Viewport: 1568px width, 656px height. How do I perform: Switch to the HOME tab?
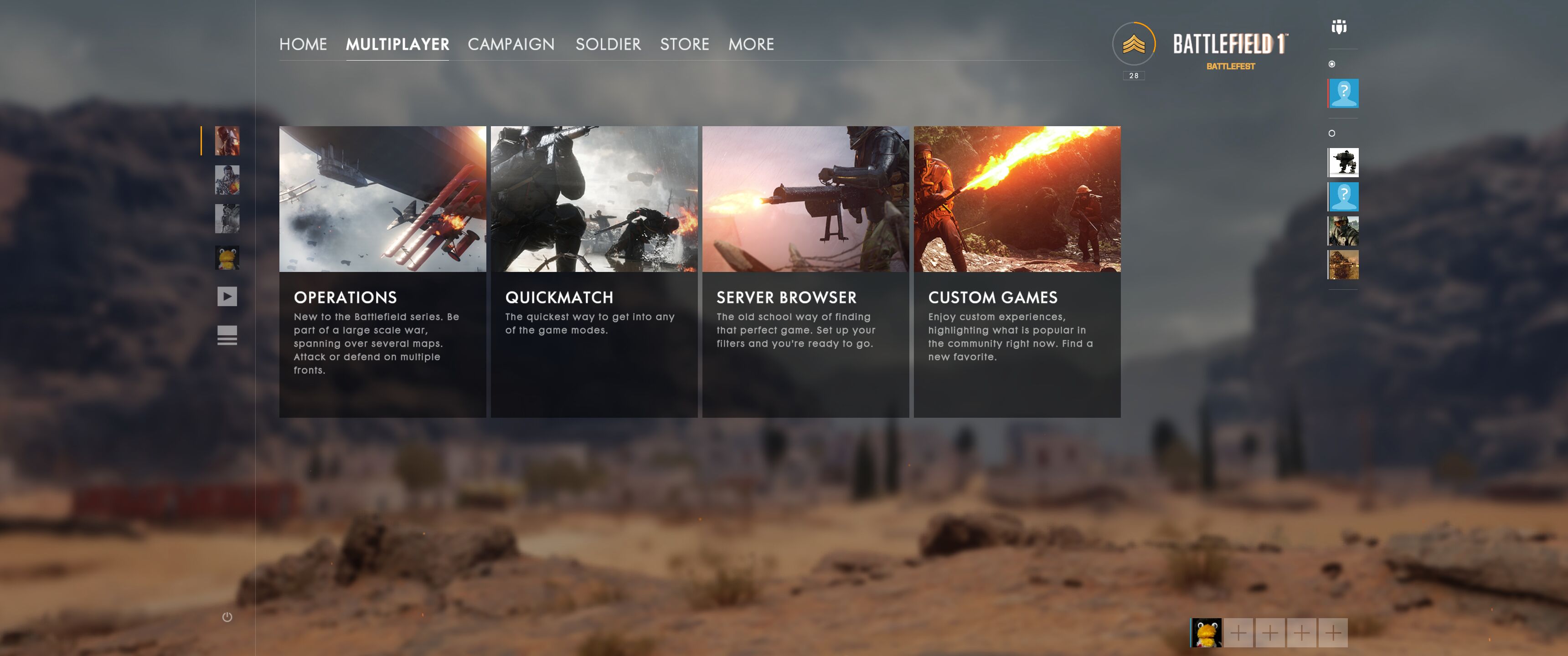[x=303, y=44]
